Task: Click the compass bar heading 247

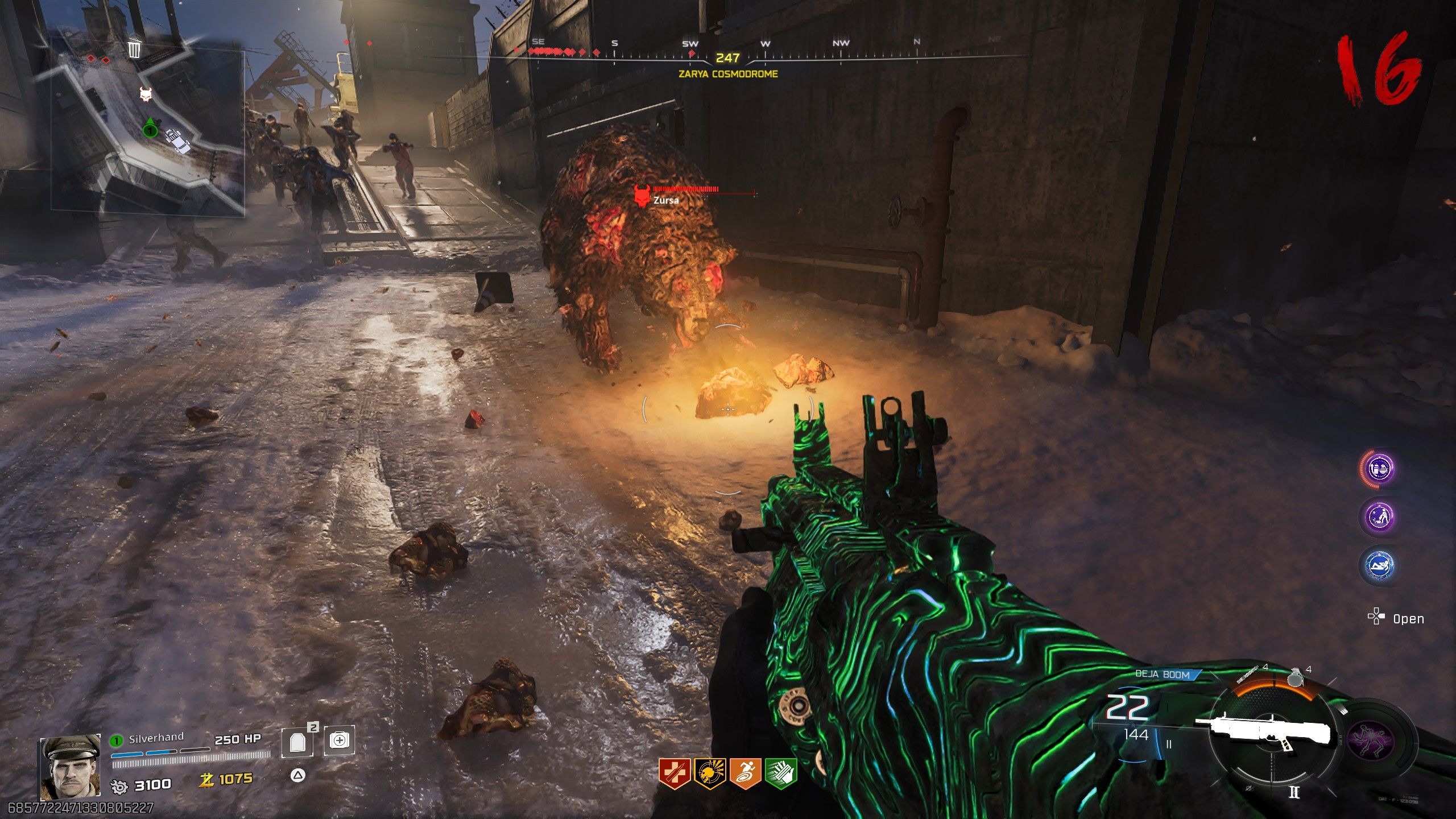Action: [727, 58]
